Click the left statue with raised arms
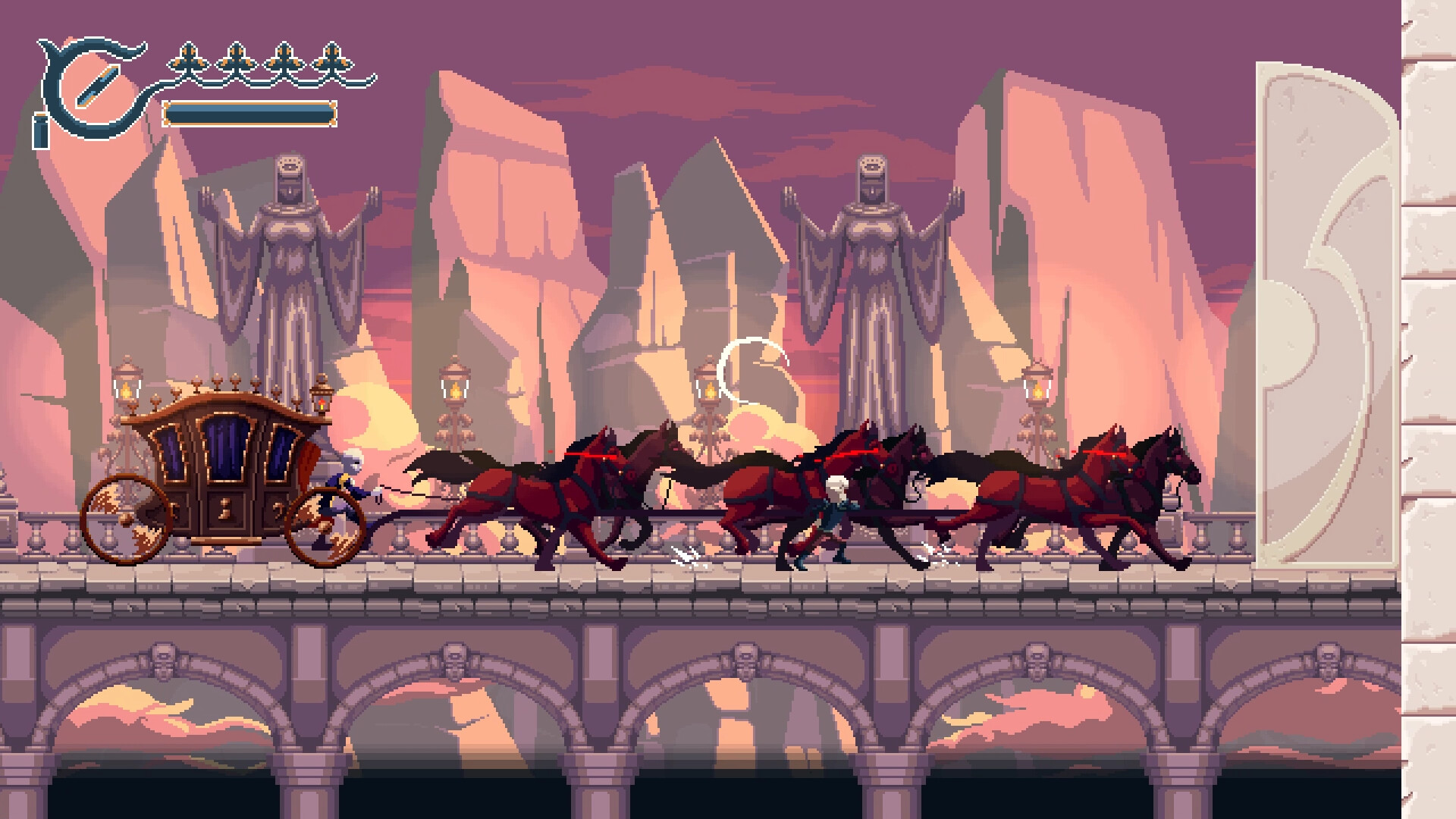 pos(292,243)
